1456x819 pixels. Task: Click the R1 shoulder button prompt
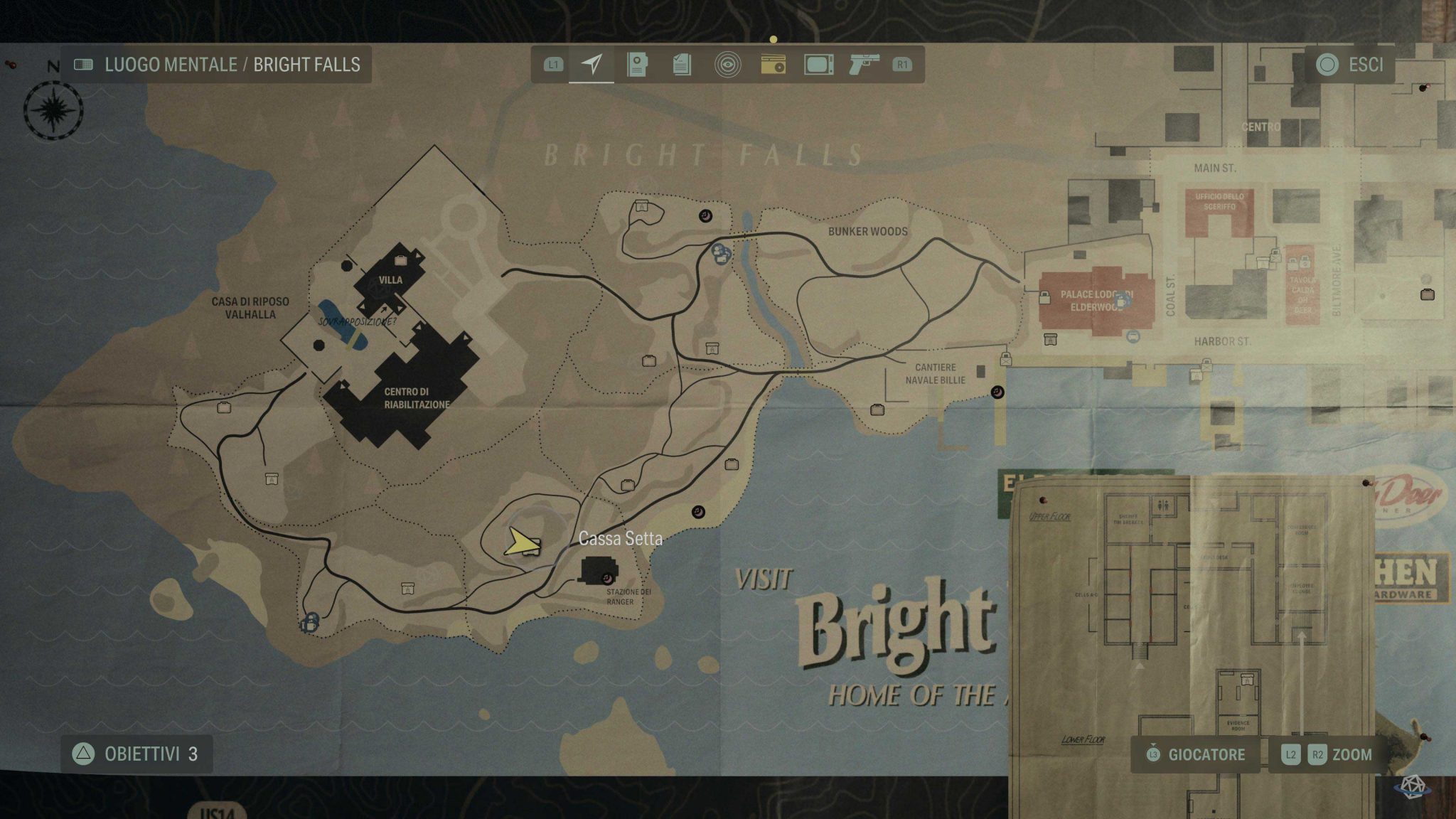(903, 65)
